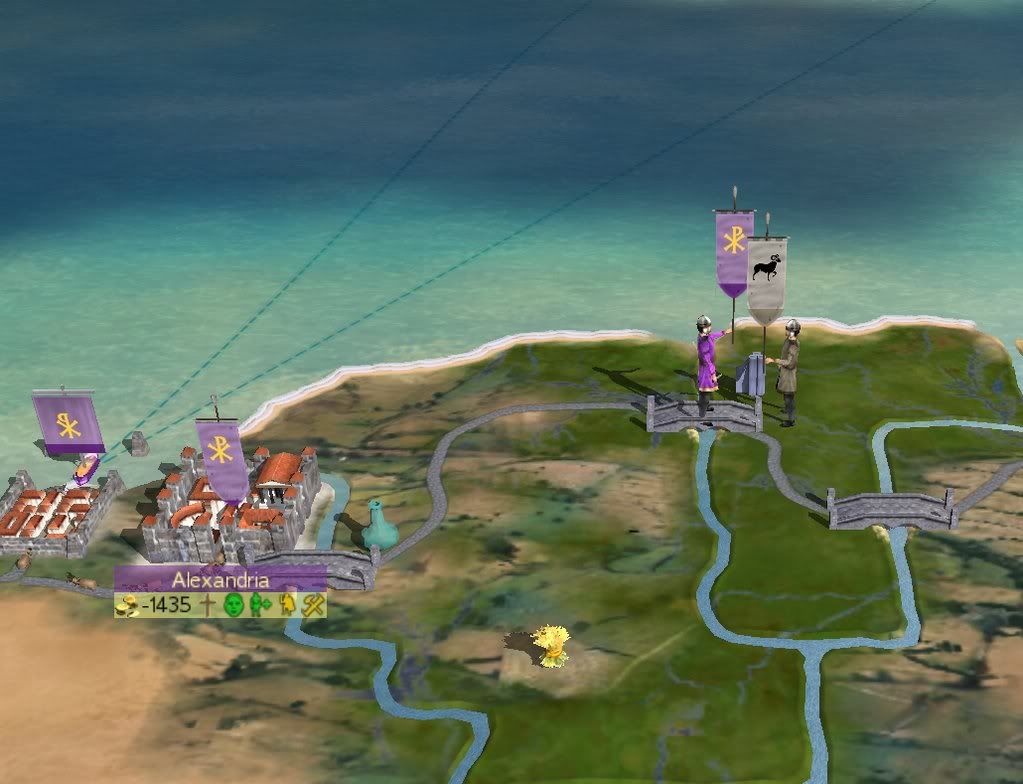Select the Alexandria settlement name label

coord(220,580)
